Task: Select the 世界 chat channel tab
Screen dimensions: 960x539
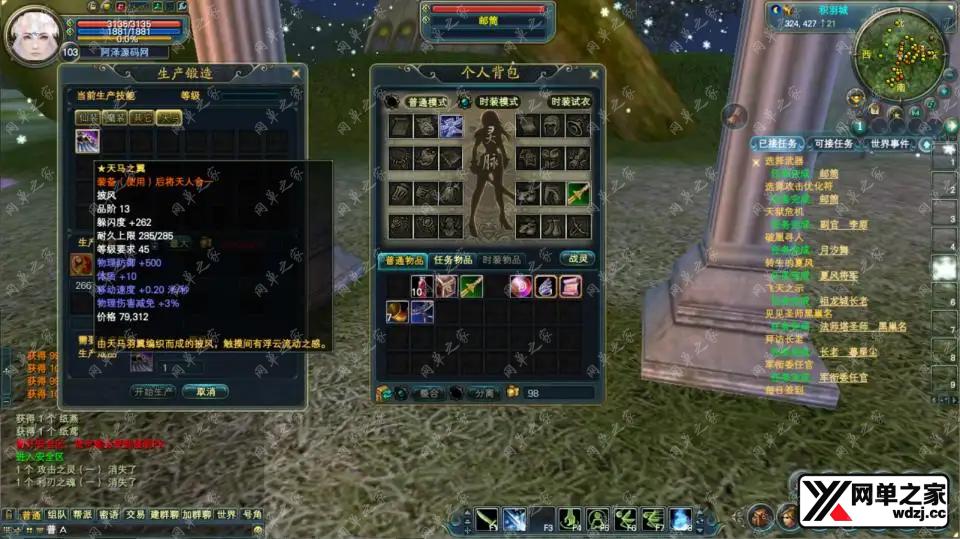Action: click(226, 515)
